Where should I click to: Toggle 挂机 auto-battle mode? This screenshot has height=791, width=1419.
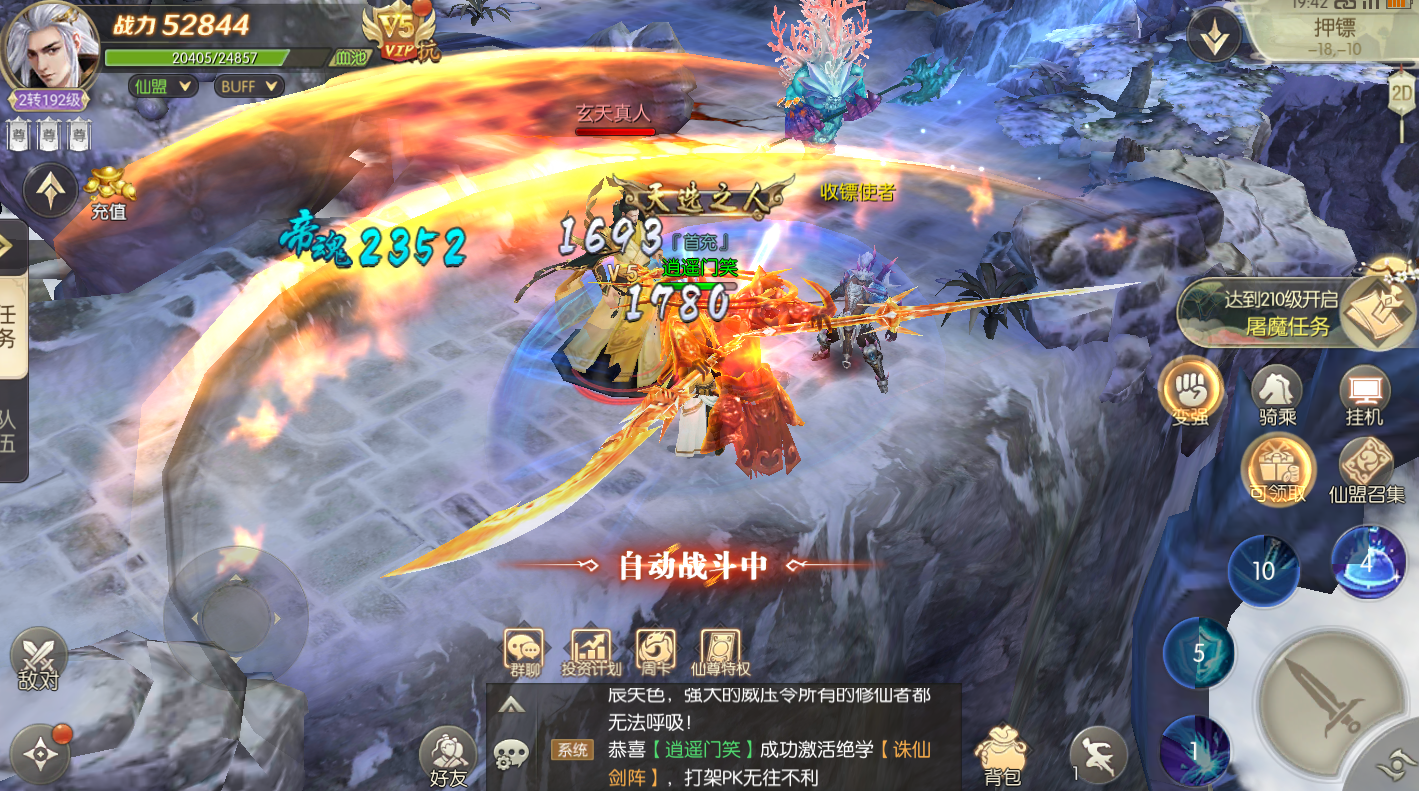[1365, 394]
